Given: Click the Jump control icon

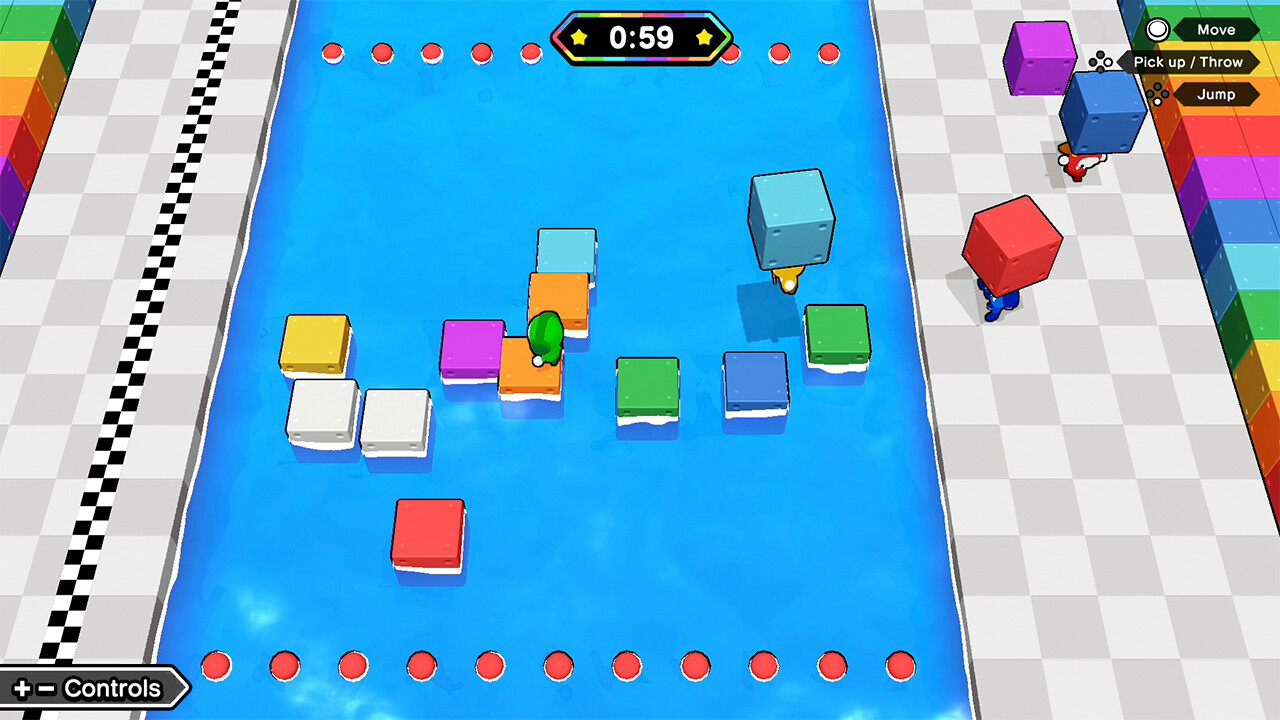Looking at the screenshot, I should click(1157, 95).
